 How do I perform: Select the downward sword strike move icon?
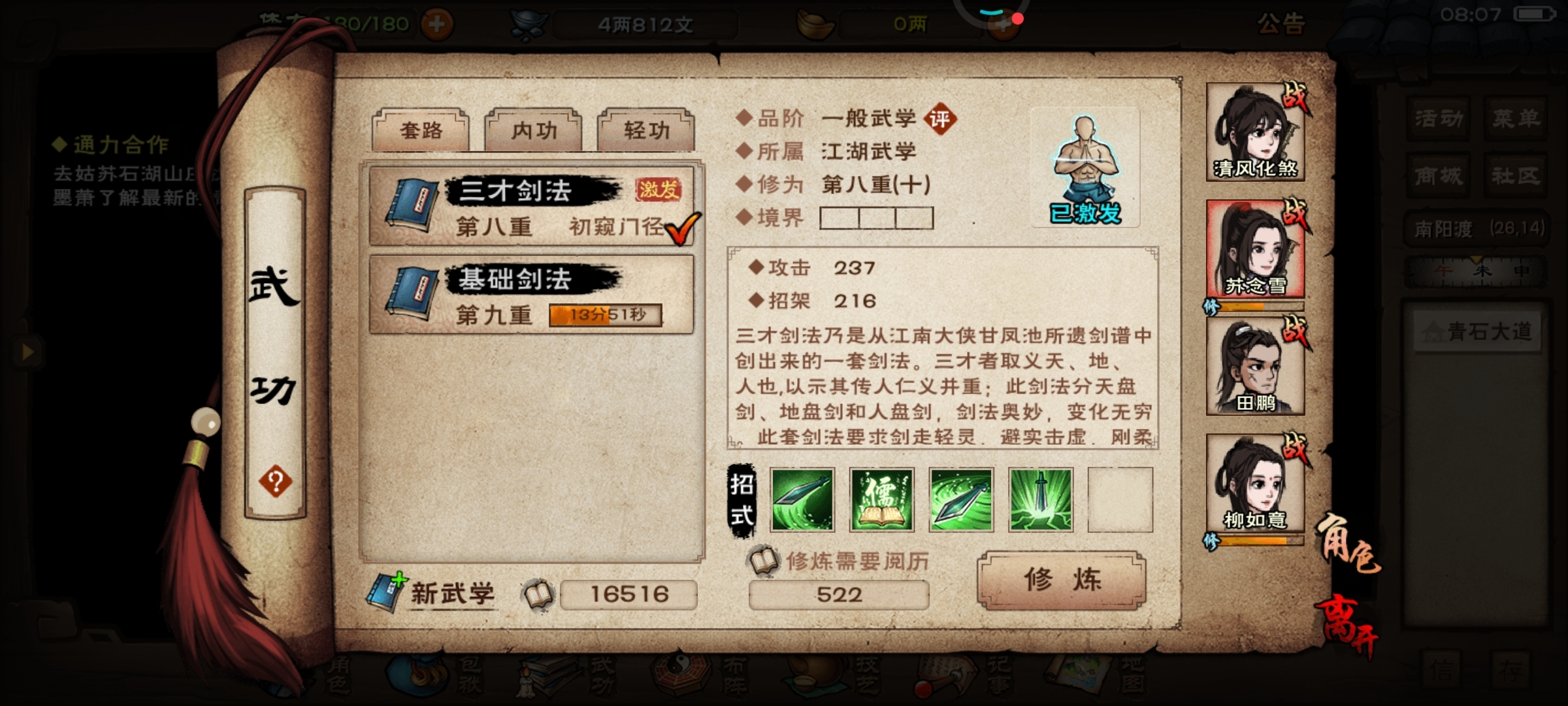click(1040, 499)
